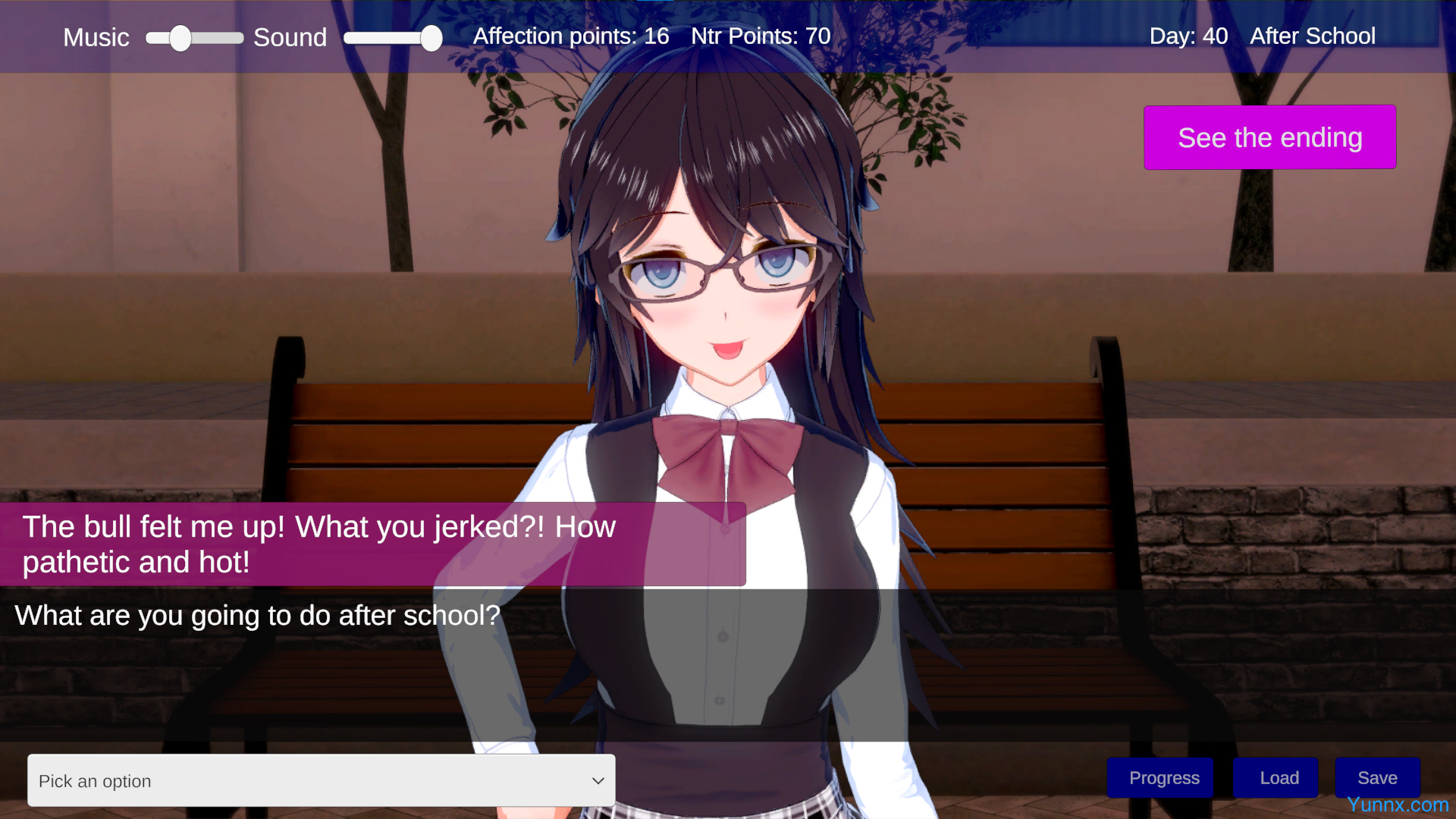Save the current game
The height and width of the screenshot is (819, 1456).
[x=1377, y=777]
